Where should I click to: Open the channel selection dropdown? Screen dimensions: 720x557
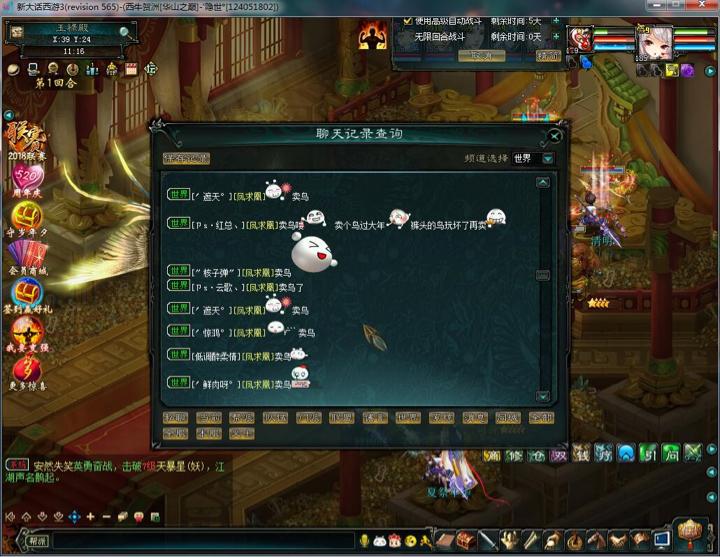point(548,158)
